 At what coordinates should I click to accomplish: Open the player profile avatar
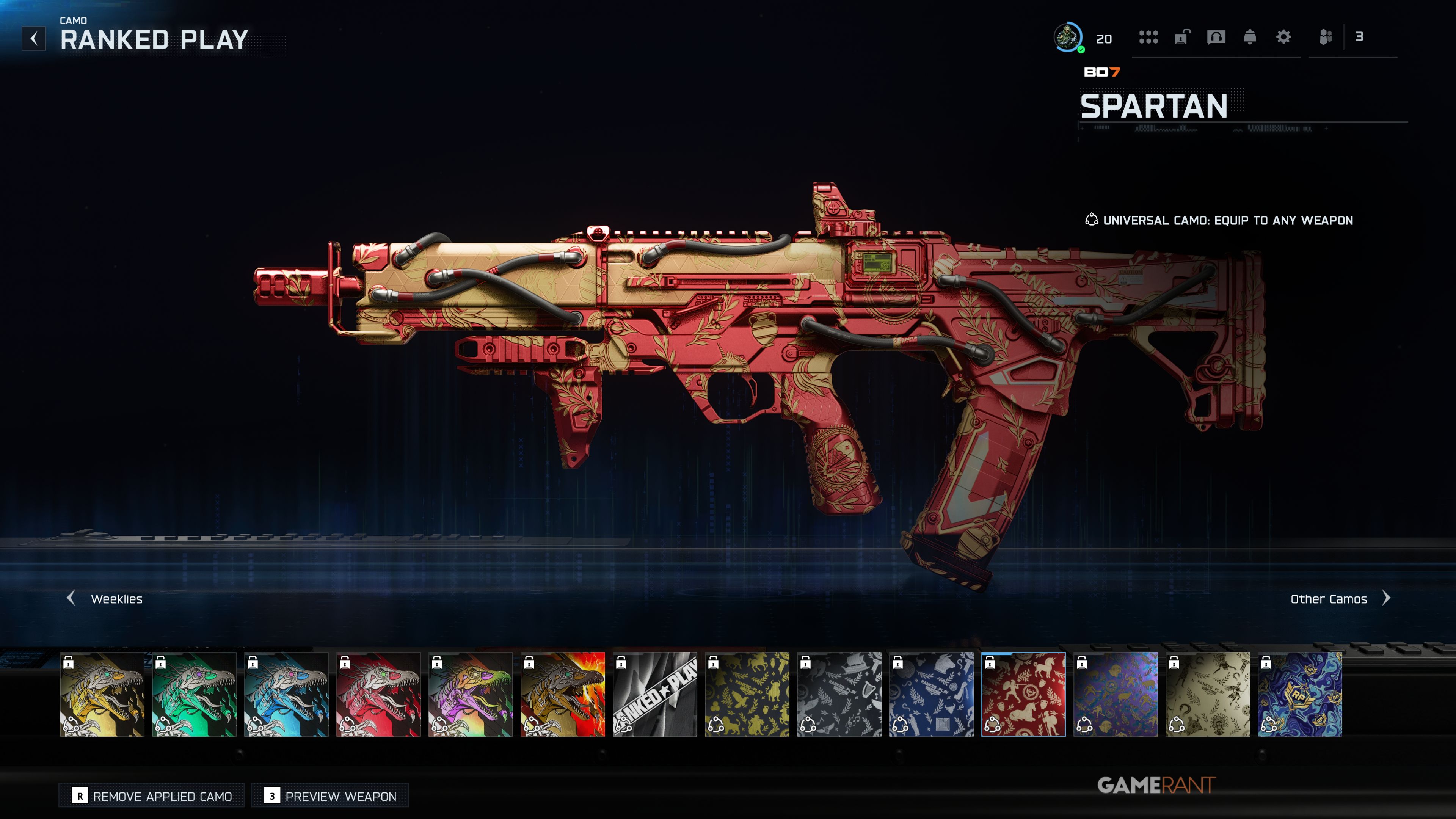pos(1068,37)
